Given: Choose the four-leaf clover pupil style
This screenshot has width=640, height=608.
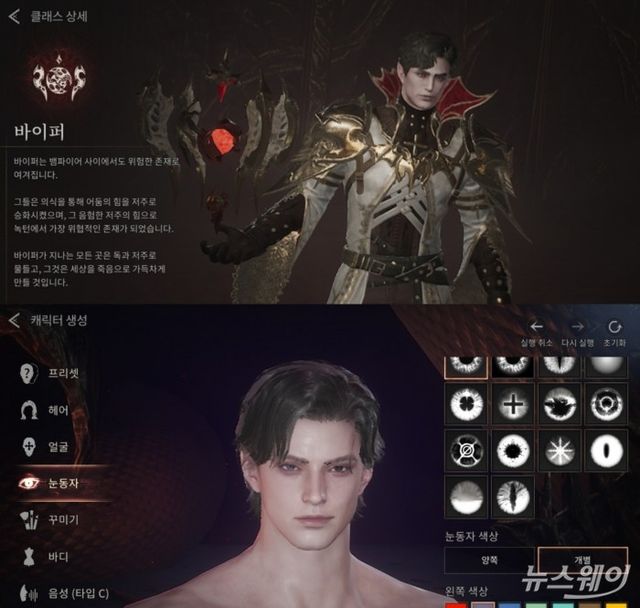Looking at the screenshot, I should 466,405.
